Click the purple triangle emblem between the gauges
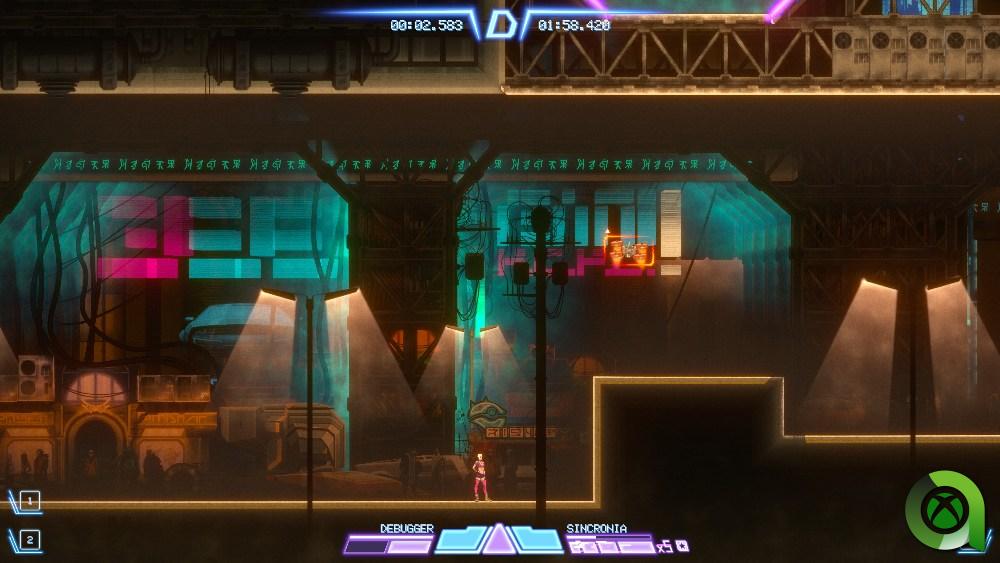Image resolution: width=1000 pixels, height=563 pixels. (x=498, y=539)
